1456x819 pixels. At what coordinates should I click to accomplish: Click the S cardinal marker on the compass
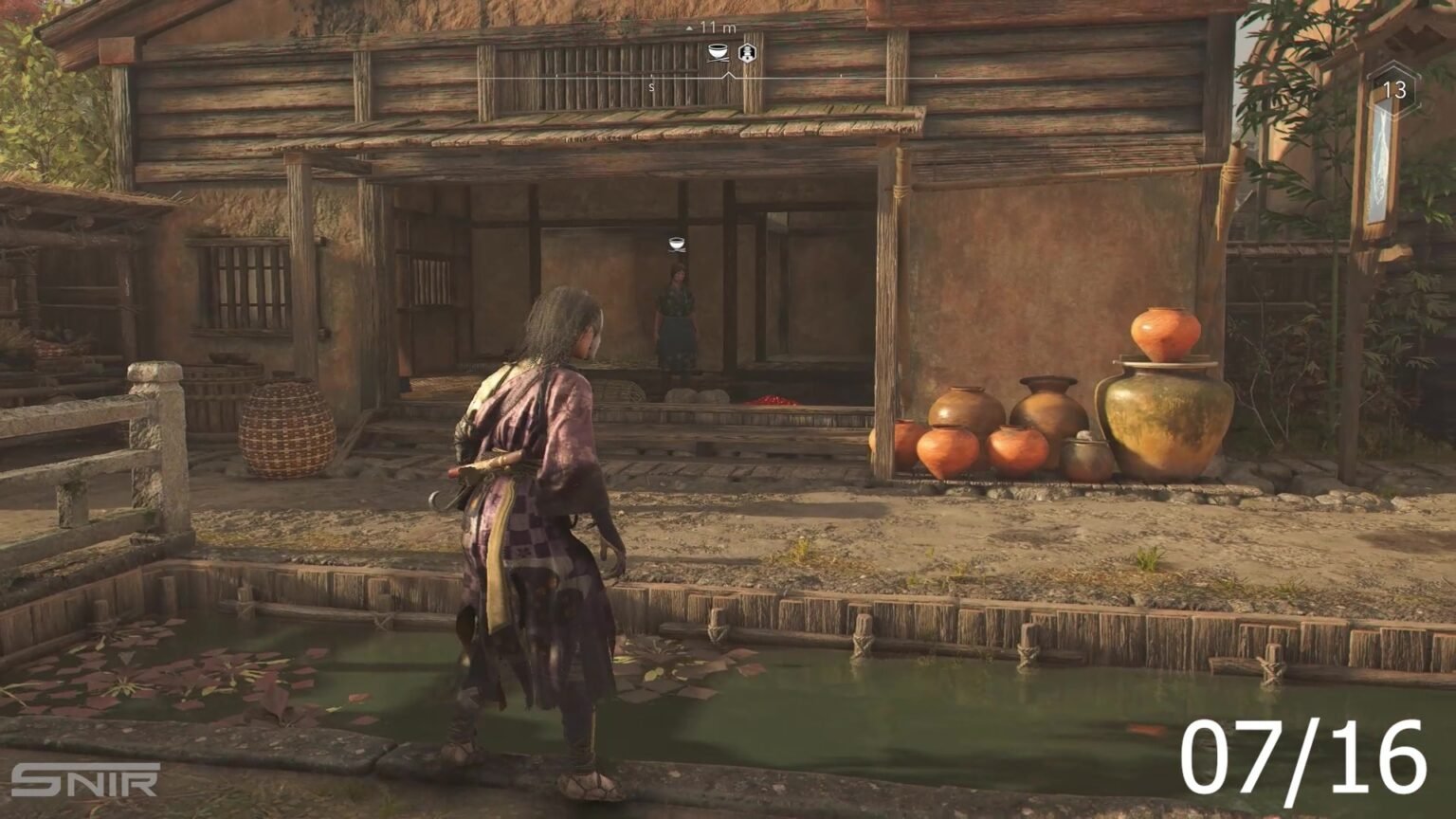tap(651, 85)
